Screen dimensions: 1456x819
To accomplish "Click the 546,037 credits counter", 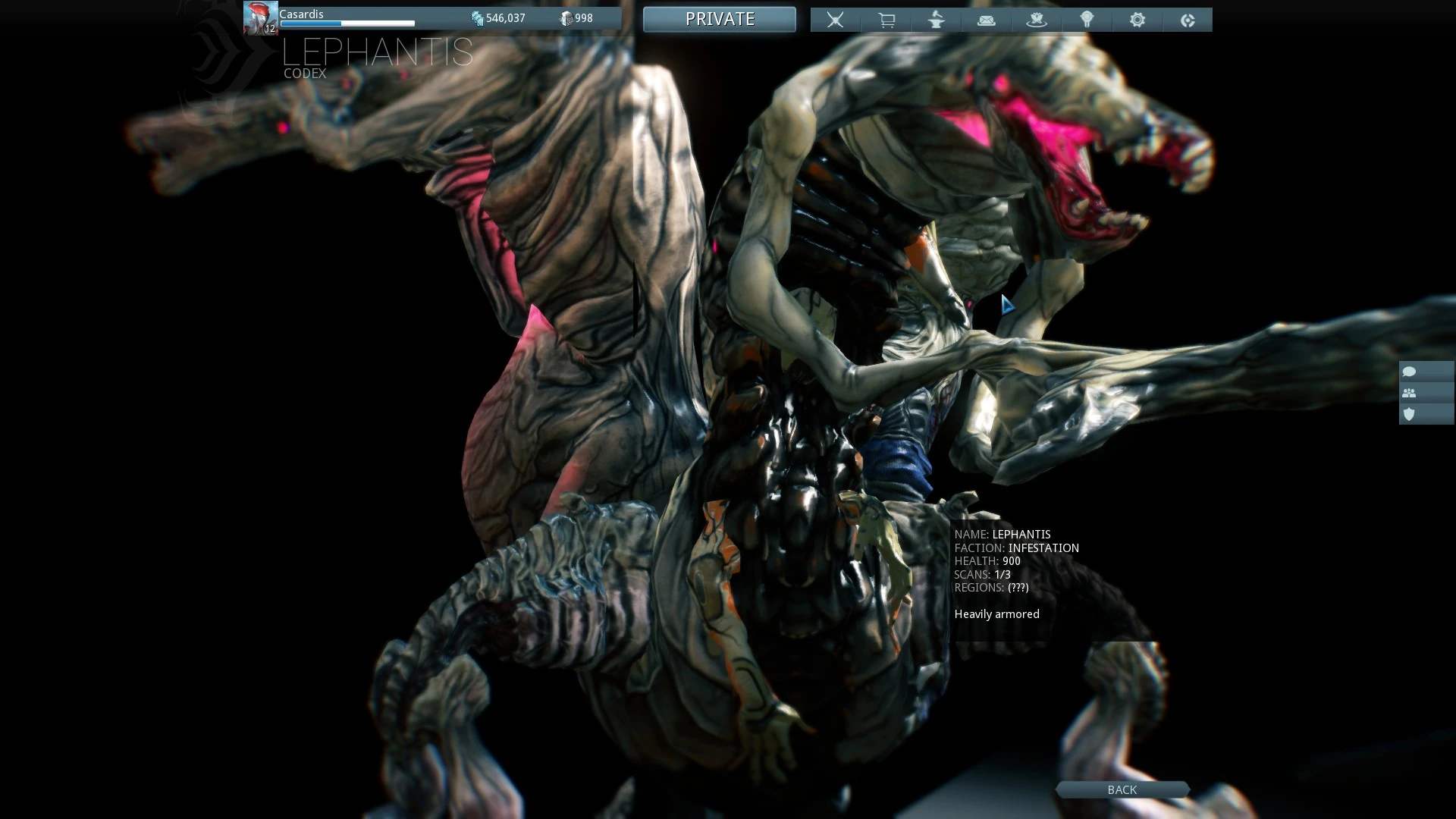I will tap(507, 17).
